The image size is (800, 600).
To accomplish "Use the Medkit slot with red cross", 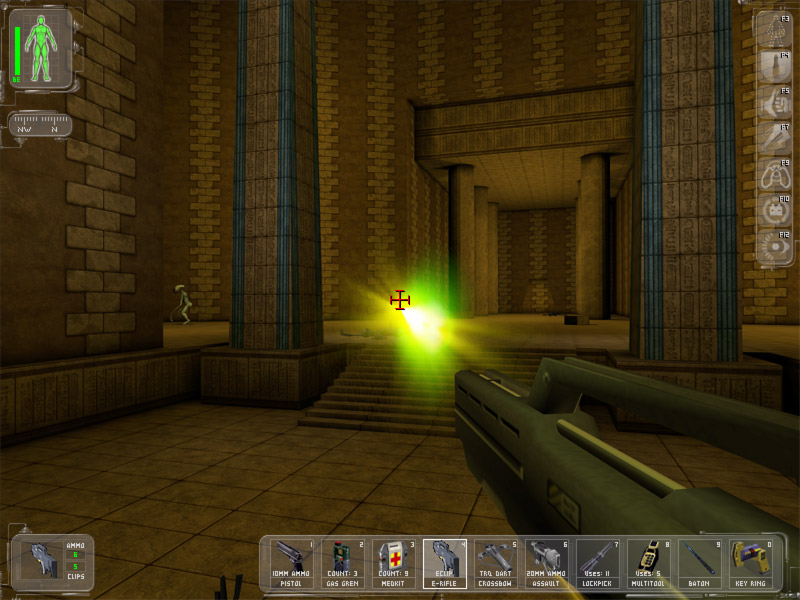I will 394,564.
